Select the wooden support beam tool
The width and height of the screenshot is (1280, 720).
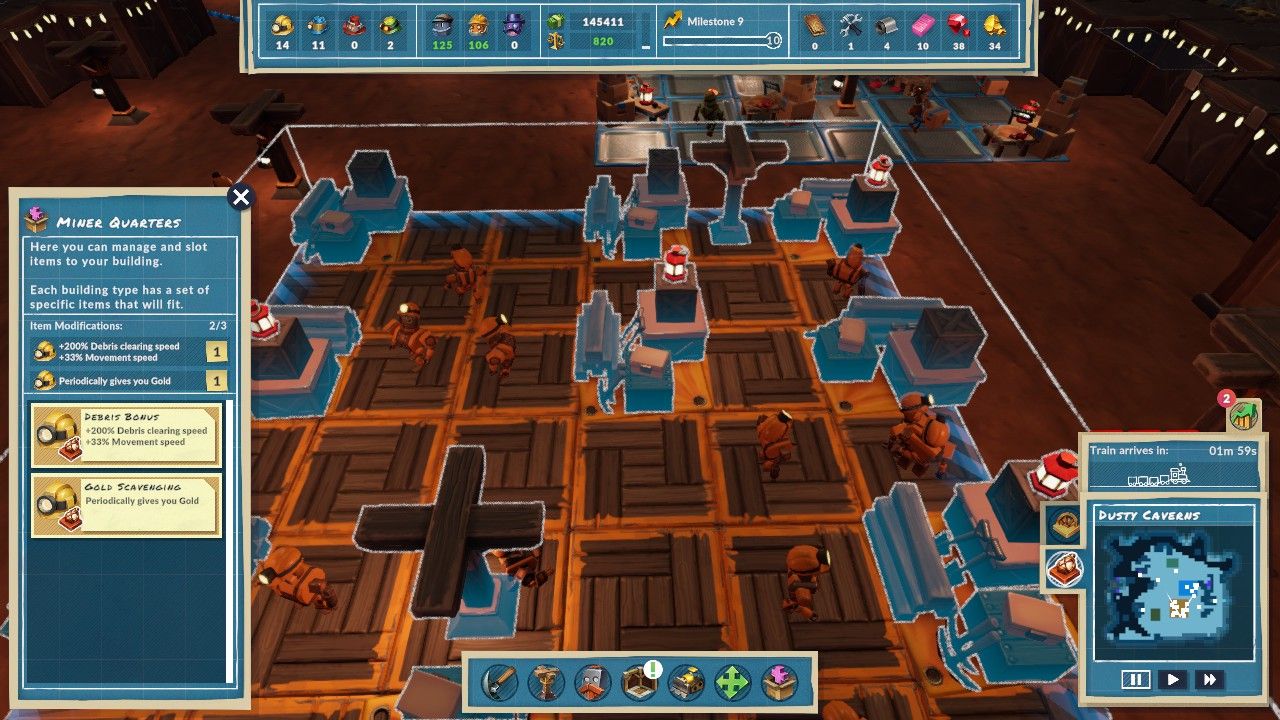(547, 684)
